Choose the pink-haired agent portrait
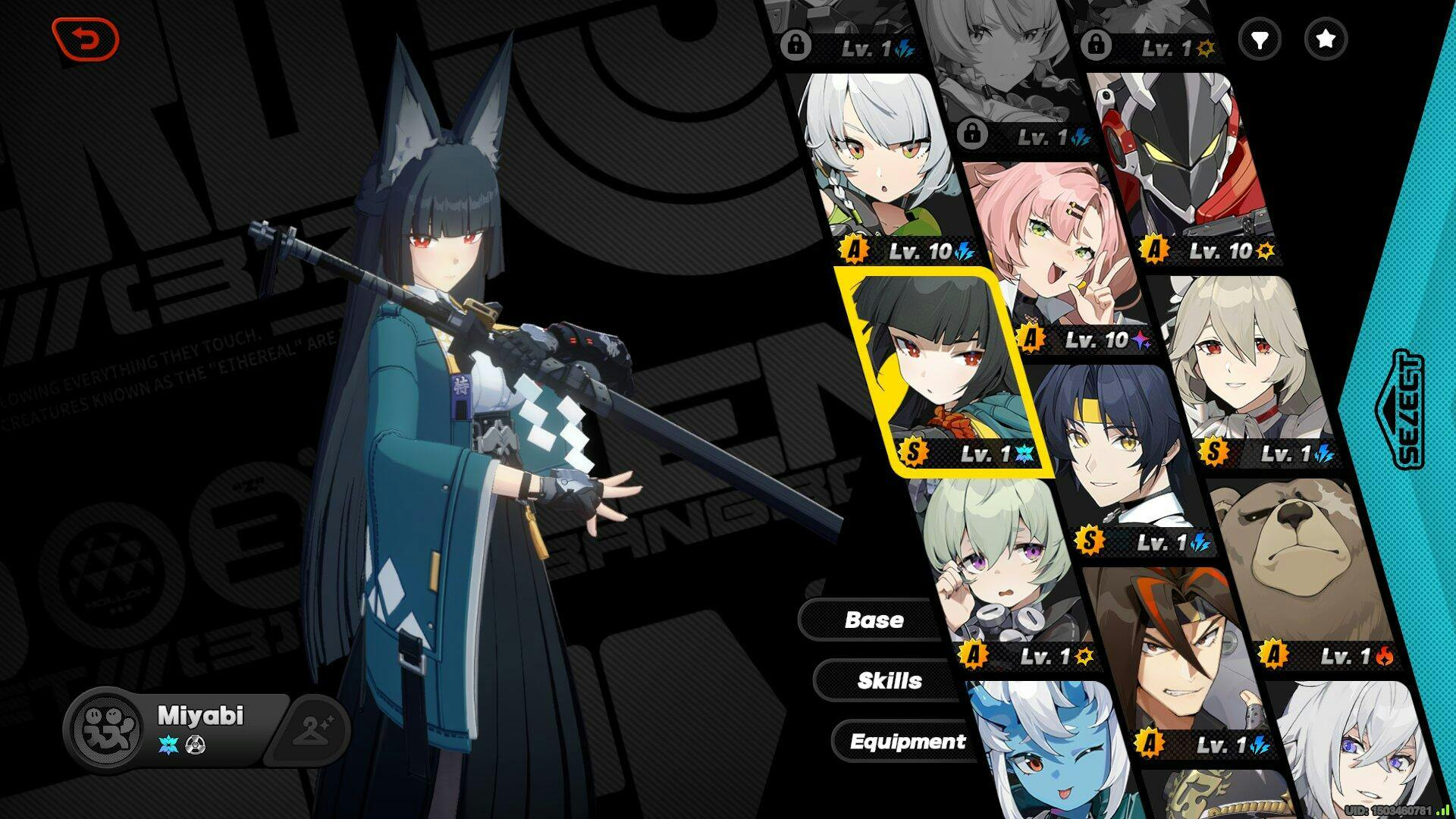The width and height of the screenshot is (1456, 819). (x=1054, y=250)
